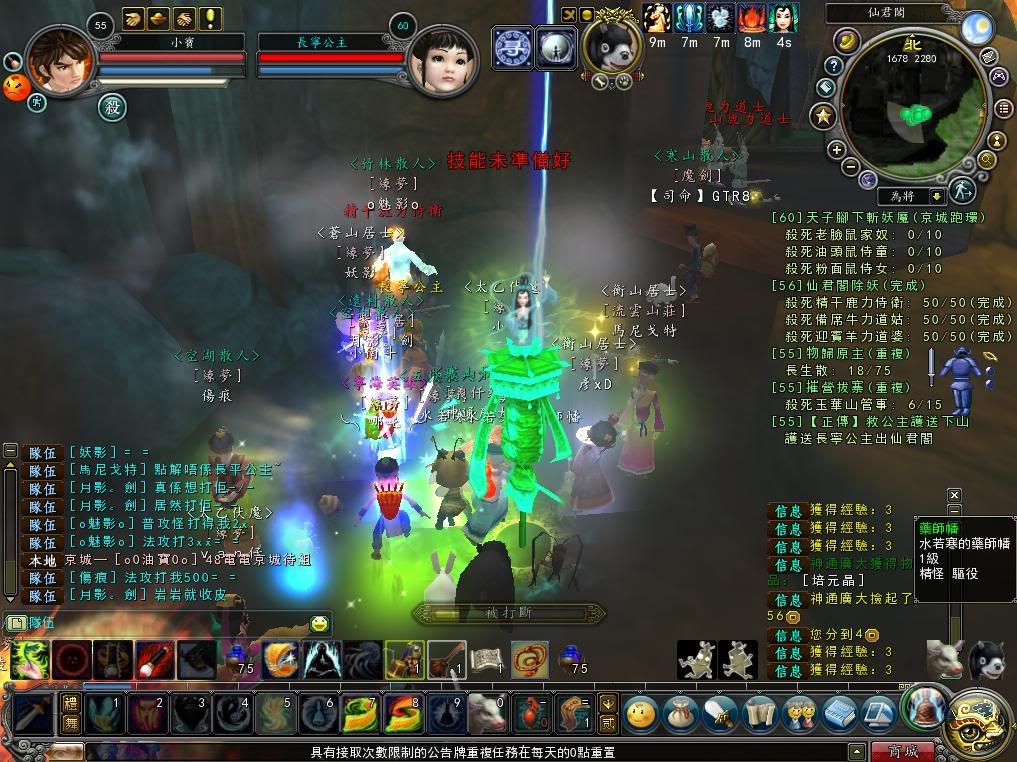Screen dimensions: 1017x762
Task: Open the two-faces friends button
Action: coord(799,714)
